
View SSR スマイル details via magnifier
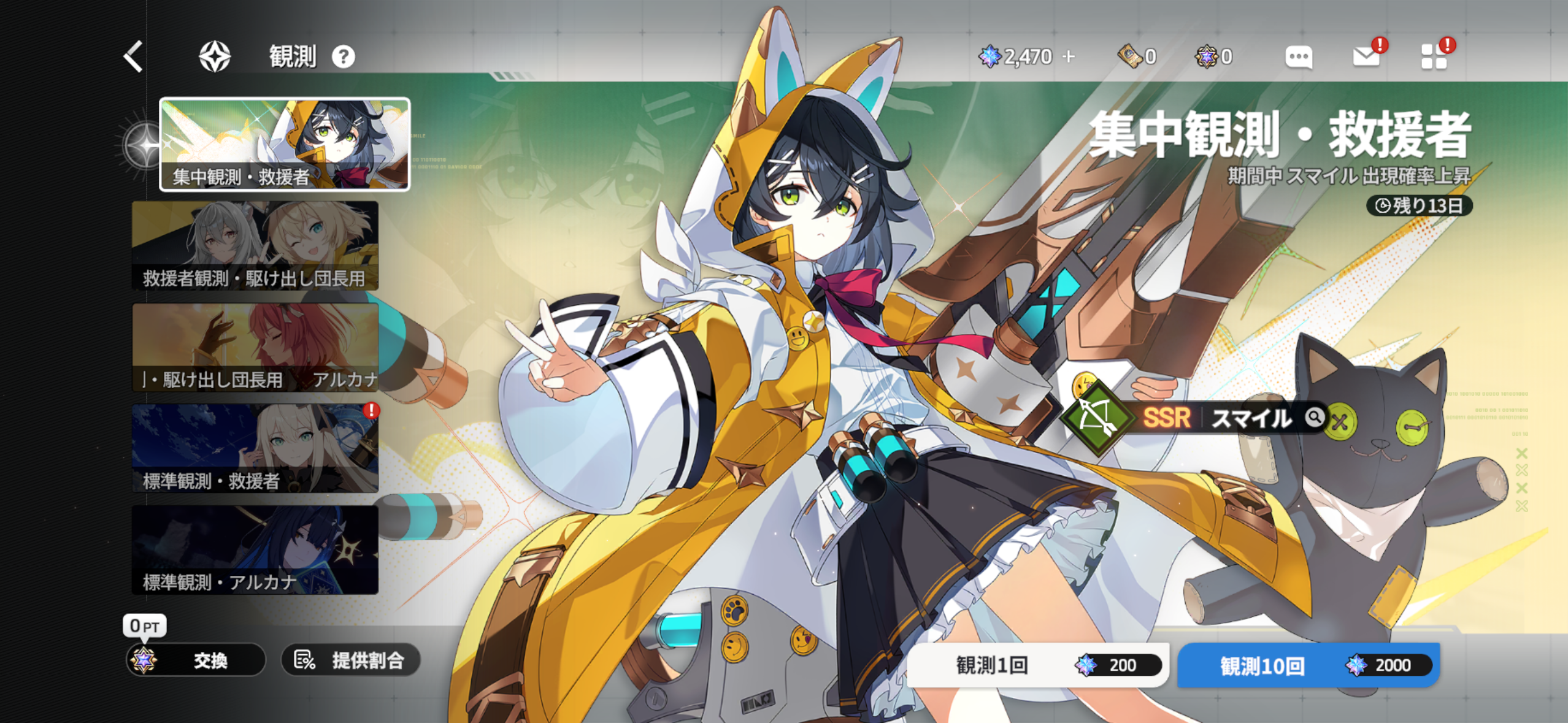coord(1315,418)
